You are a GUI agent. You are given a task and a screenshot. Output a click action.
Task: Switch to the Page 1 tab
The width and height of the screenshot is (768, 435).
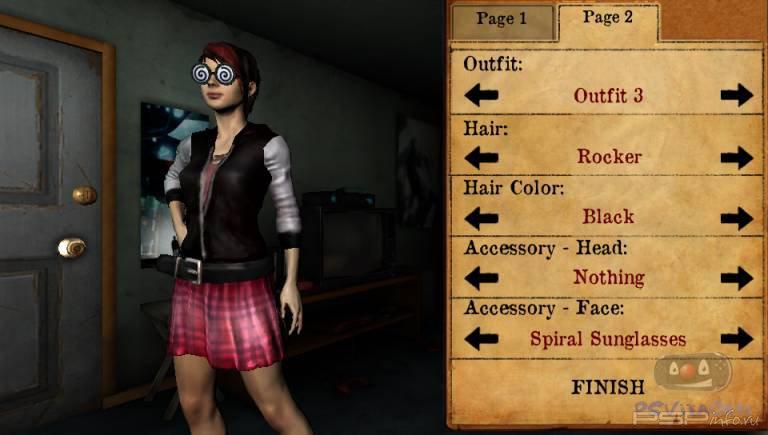502,19
